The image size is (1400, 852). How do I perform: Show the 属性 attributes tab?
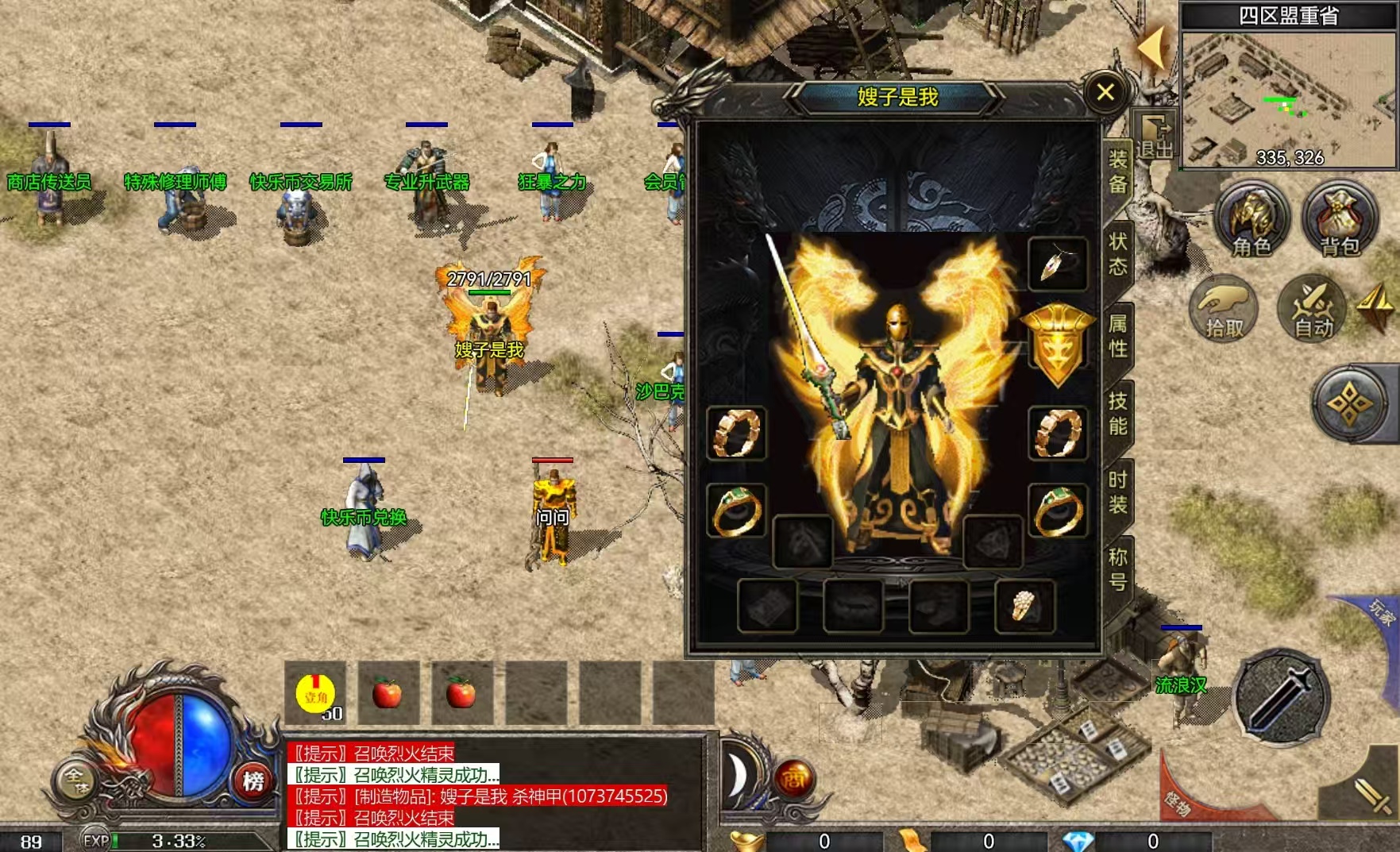pos(1118,335)
